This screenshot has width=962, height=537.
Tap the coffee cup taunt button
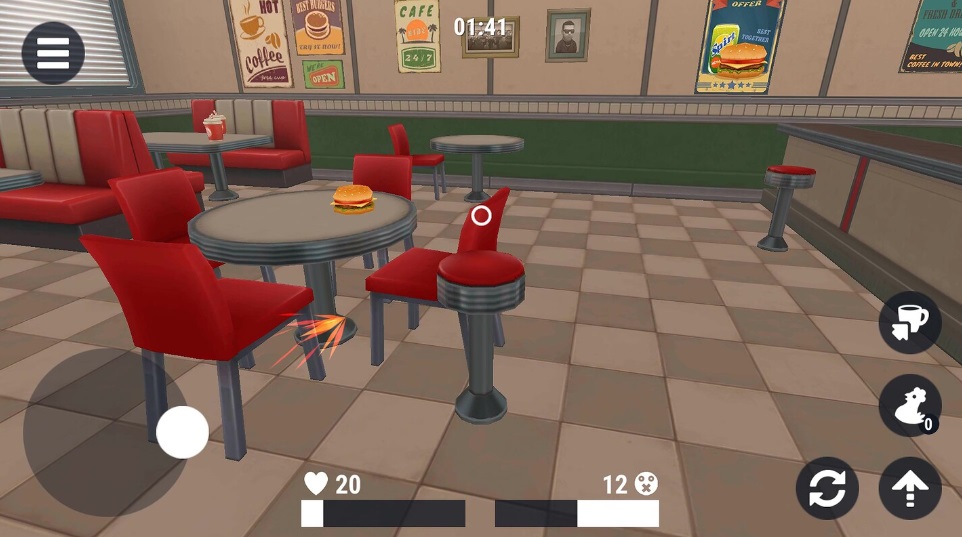point(910,322)
